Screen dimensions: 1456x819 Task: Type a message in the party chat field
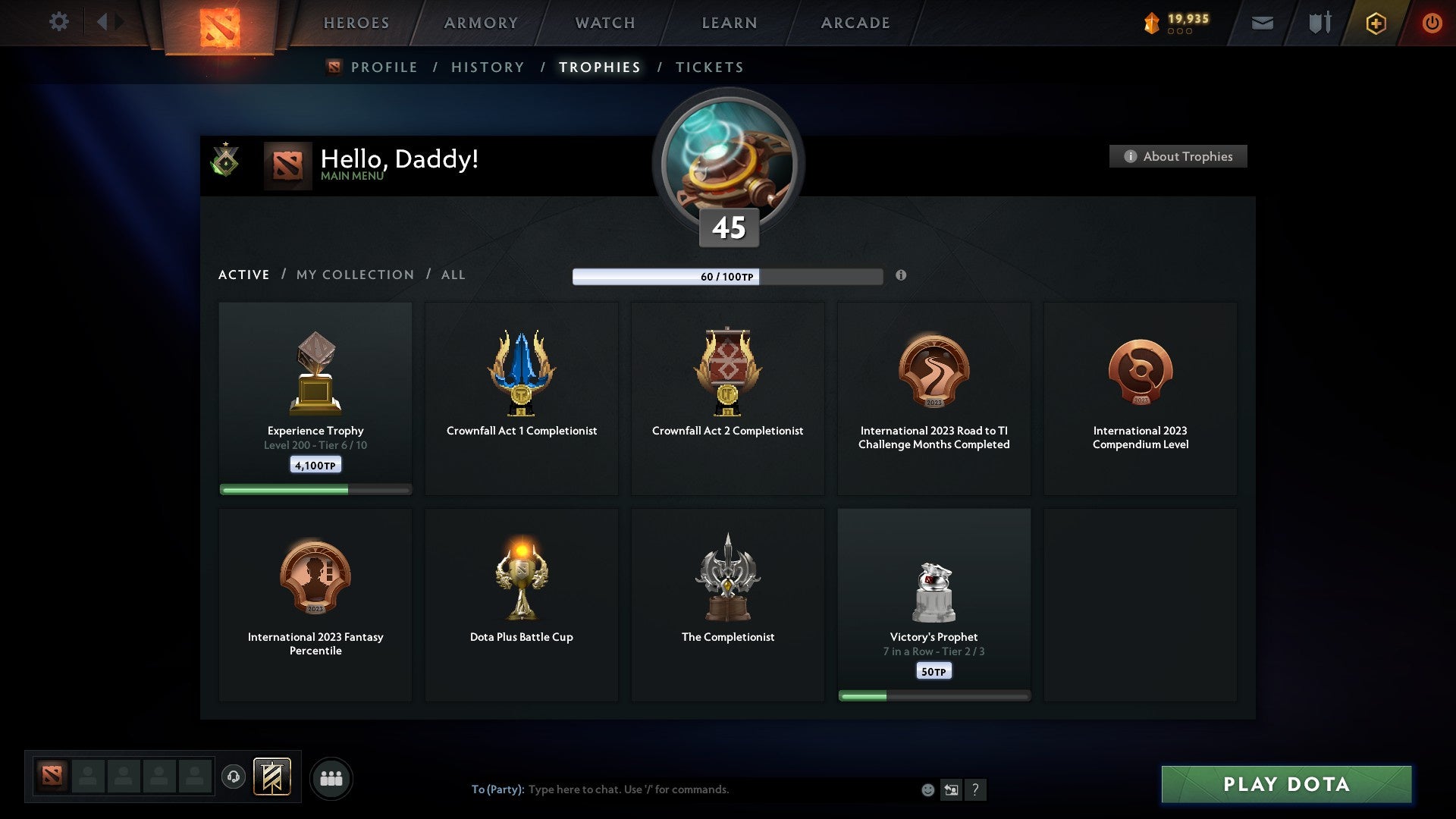[682, 789]
